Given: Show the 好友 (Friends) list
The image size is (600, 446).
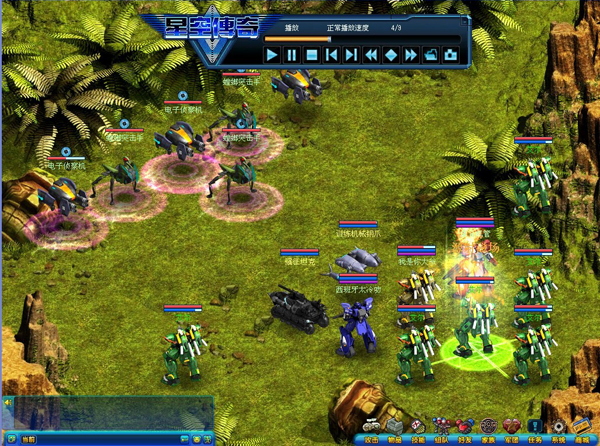Looking at the screenshot, I should (466, 431).
